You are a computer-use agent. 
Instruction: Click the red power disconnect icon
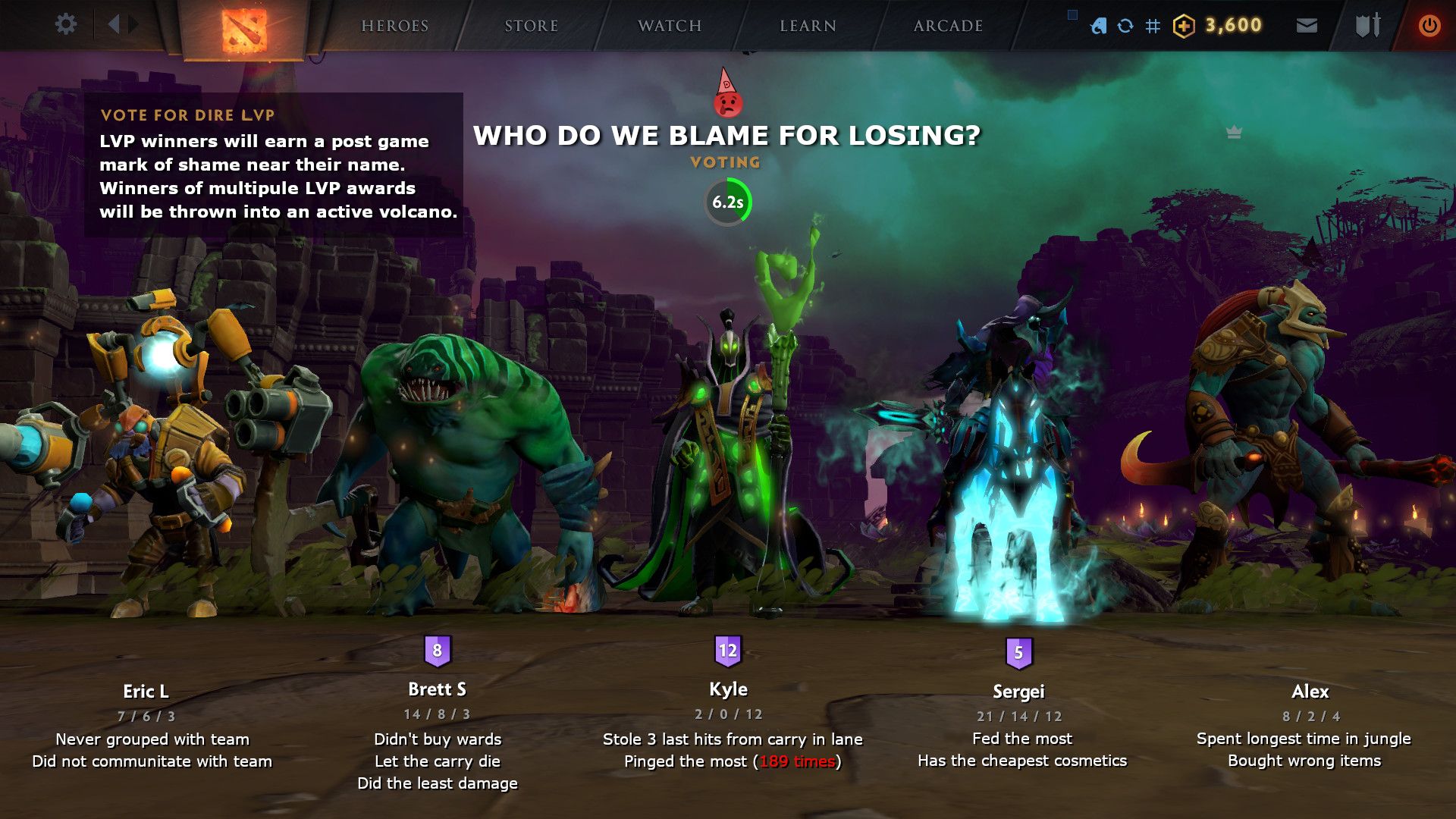(x=1429, y=25)
